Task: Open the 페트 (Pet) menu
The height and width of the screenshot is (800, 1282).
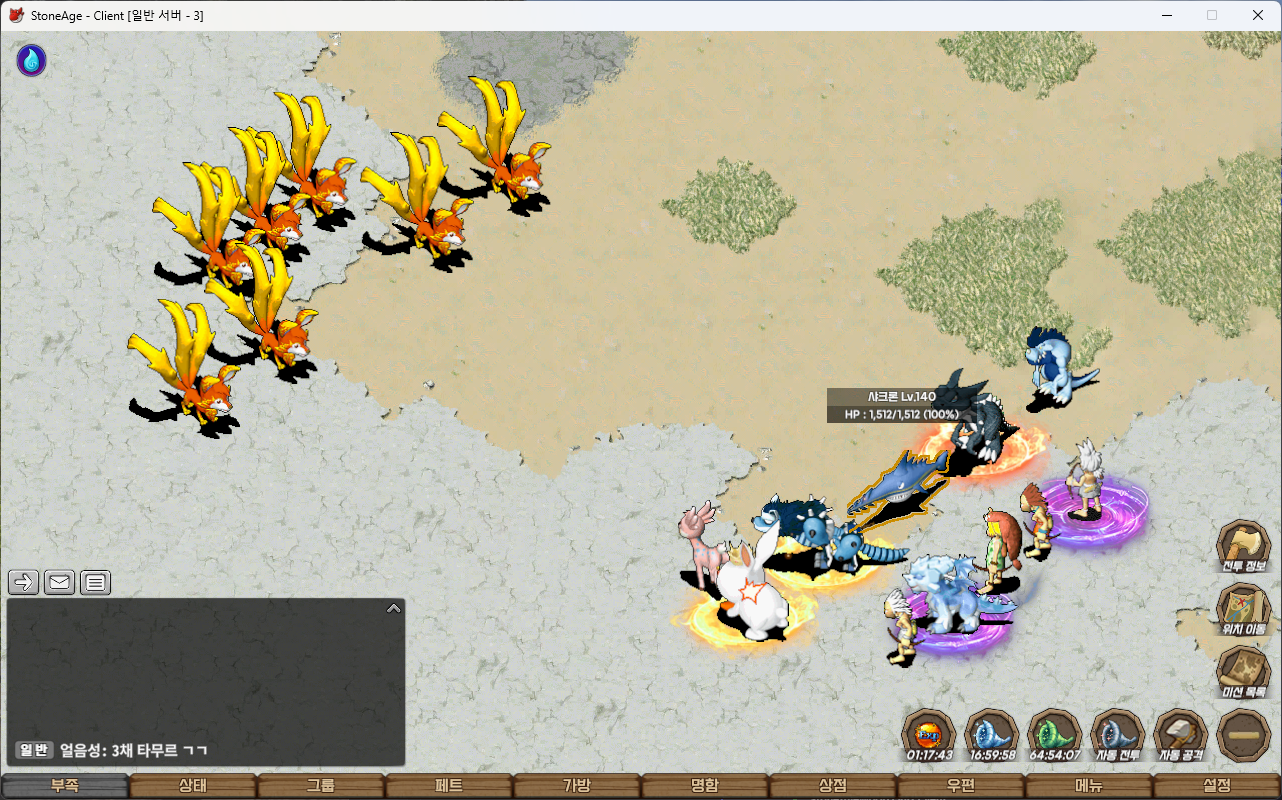Action: click(449, 786)
